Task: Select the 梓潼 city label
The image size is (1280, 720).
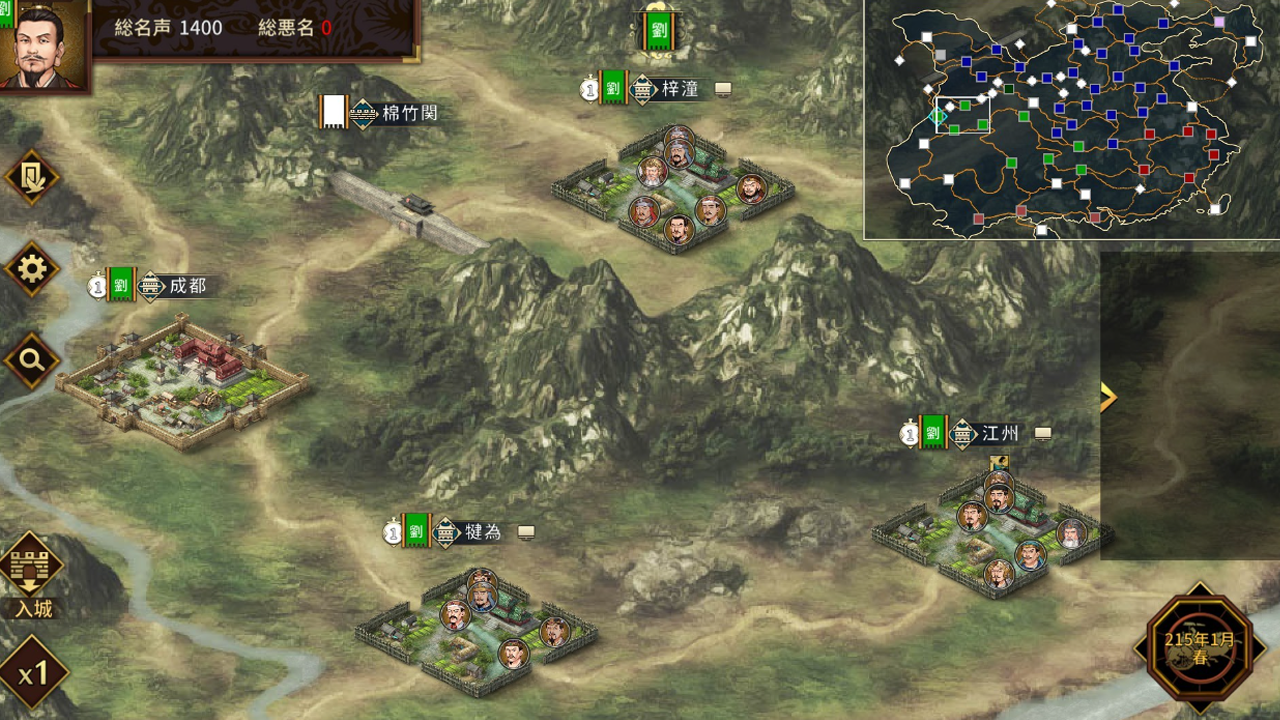Action: tap(680, 89)
